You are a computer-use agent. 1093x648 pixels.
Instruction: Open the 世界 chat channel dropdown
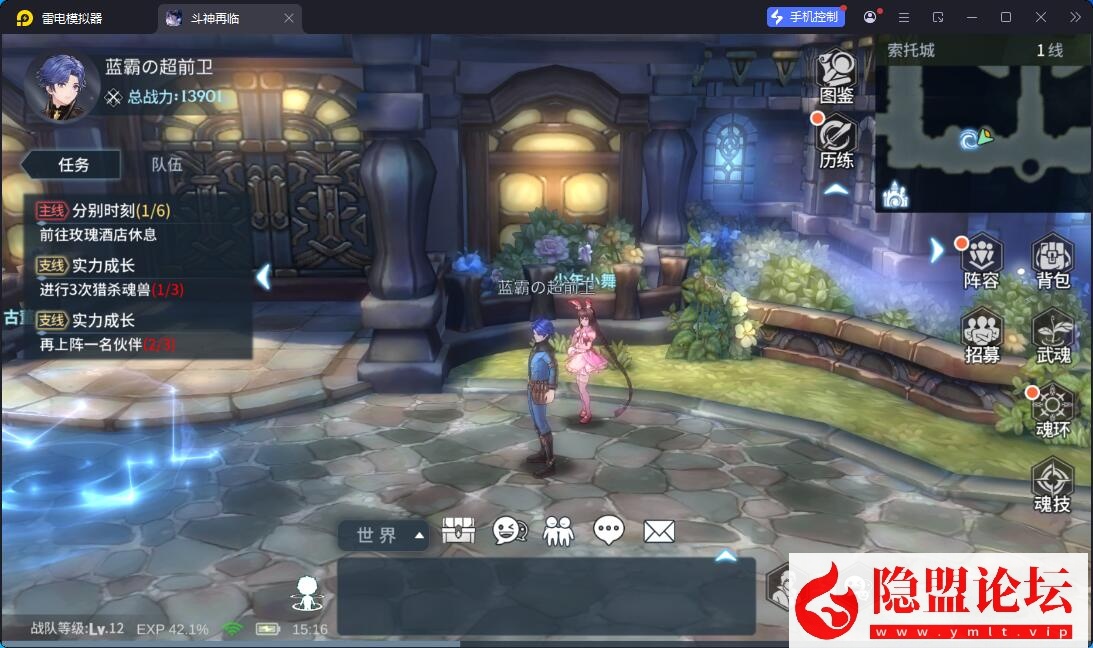(384, 535)
